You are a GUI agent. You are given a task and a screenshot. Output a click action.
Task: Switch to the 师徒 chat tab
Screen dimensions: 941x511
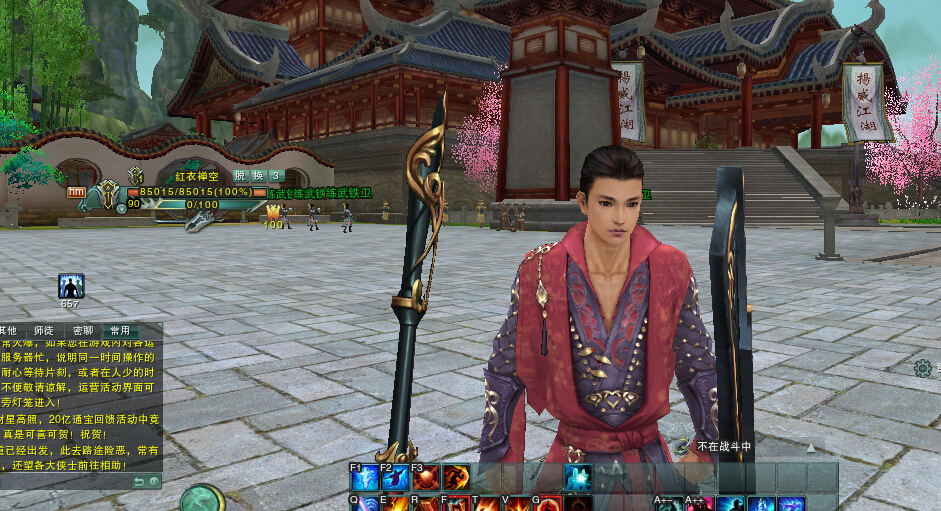[43, 330]
